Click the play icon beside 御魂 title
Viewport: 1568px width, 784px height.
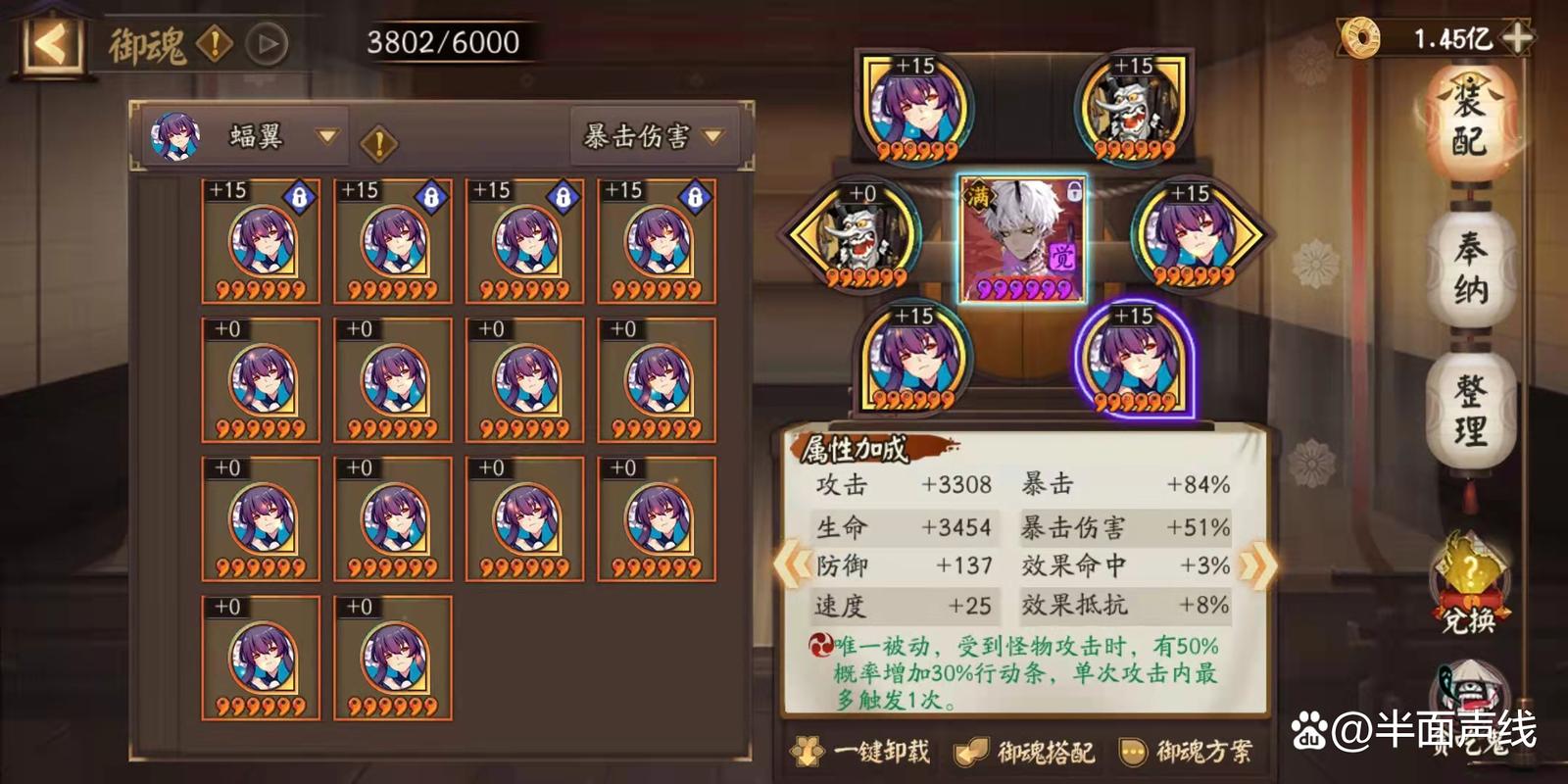(x=267, y=44)
